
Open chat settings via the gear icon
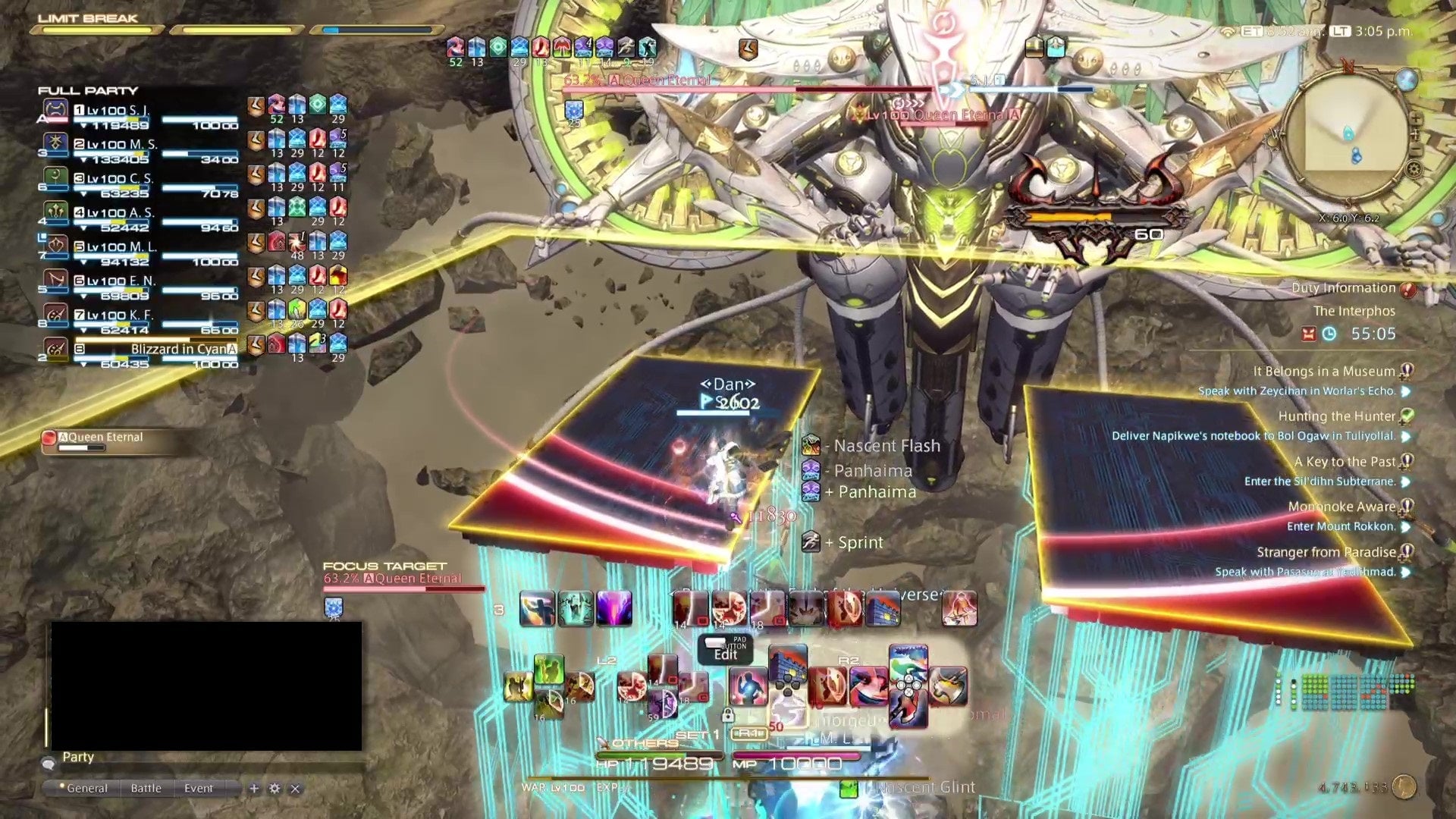(x=275, y=789)
